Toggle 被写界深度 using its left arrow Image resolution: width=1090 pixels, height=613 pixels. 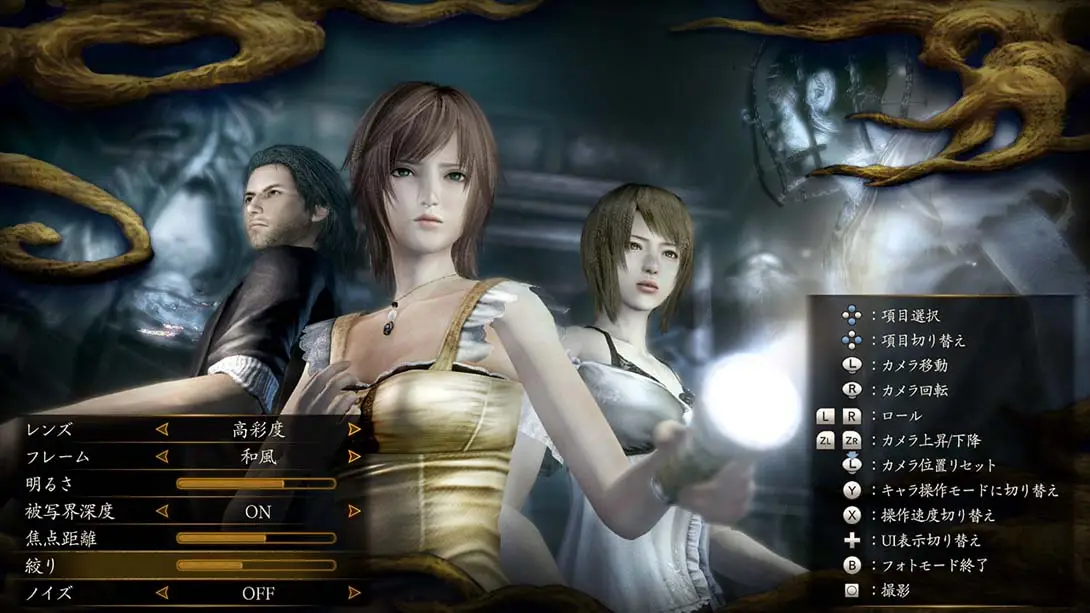coord(162,511)
